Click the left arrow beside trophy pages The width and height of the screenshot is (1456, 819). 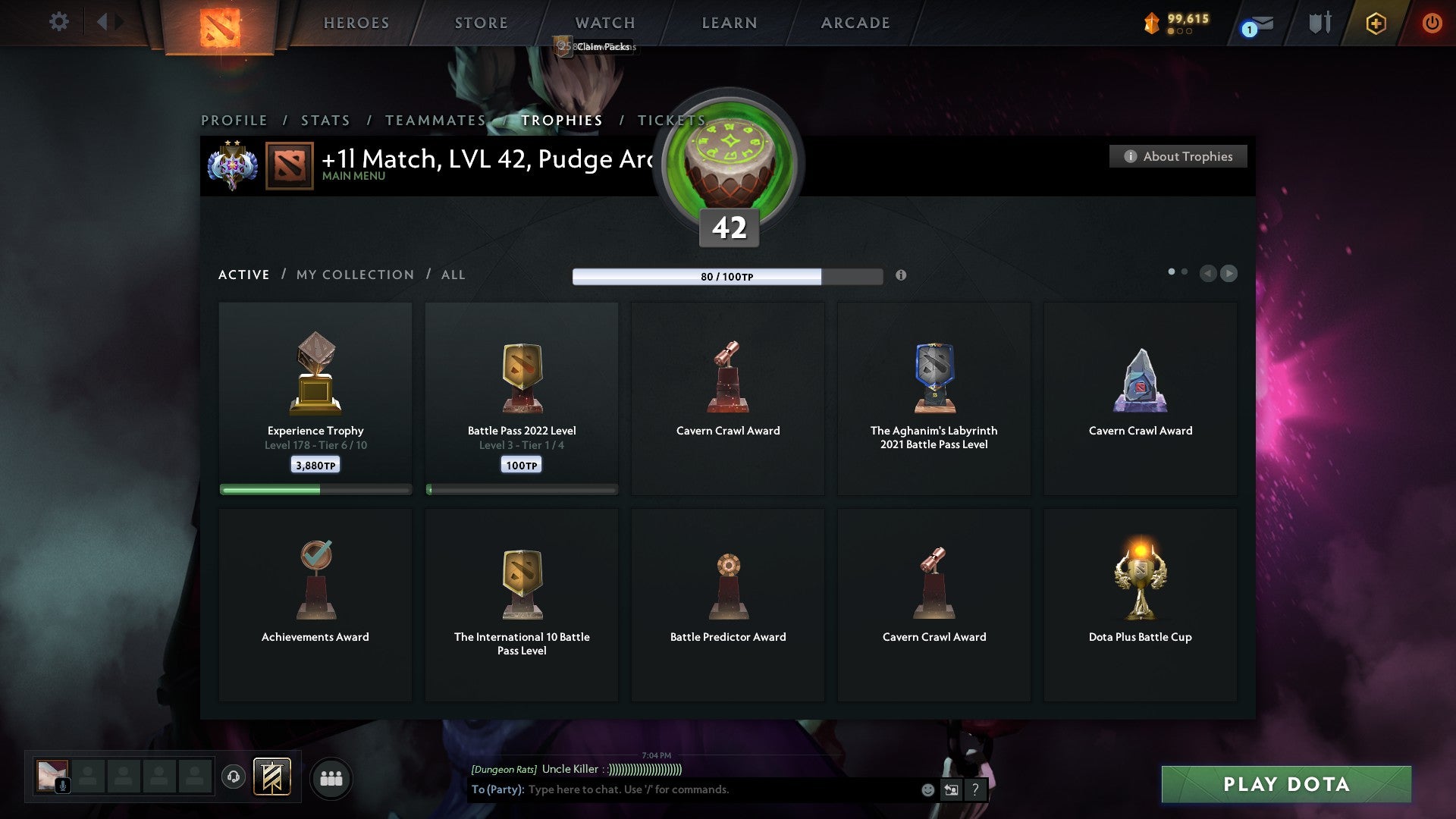click(1208, 273)
